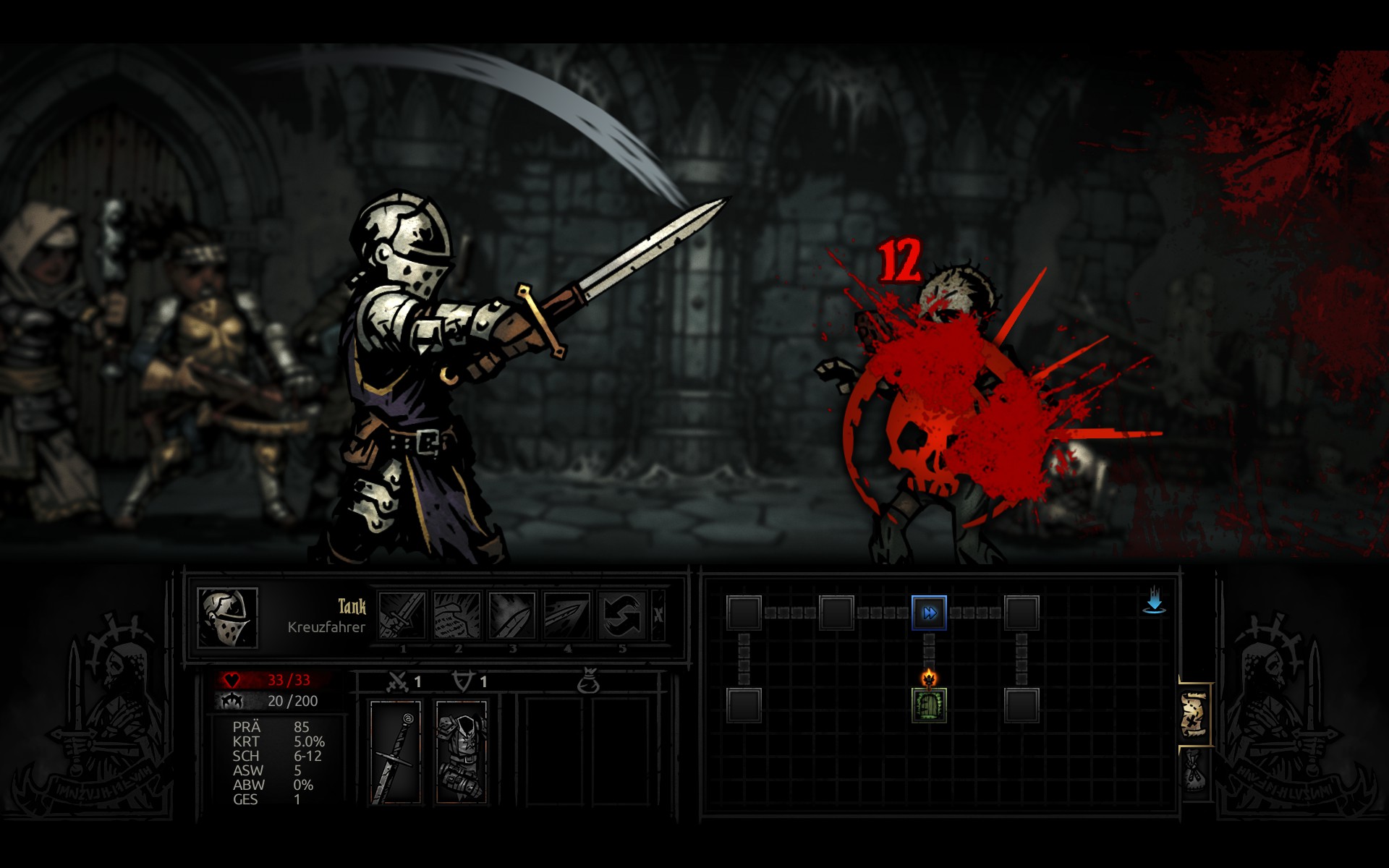Activate the scroll skill in slot 2
This screenshot has width=1389, height=868.
click(x=457, y=616)
